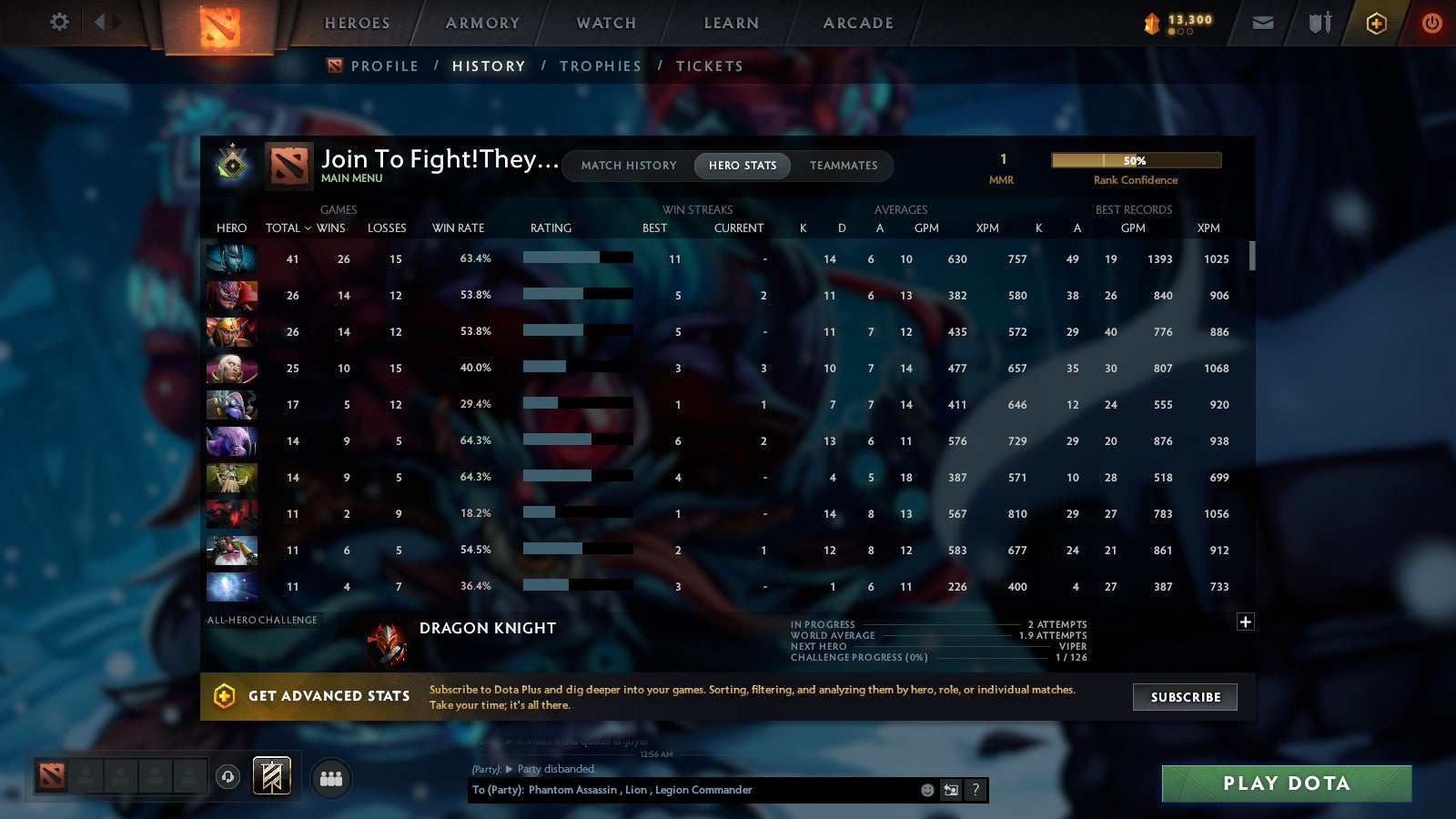Viewport: 1456px width, 819px height.
Task: Open the mail inbox icon
Action: coord(1263,23)
